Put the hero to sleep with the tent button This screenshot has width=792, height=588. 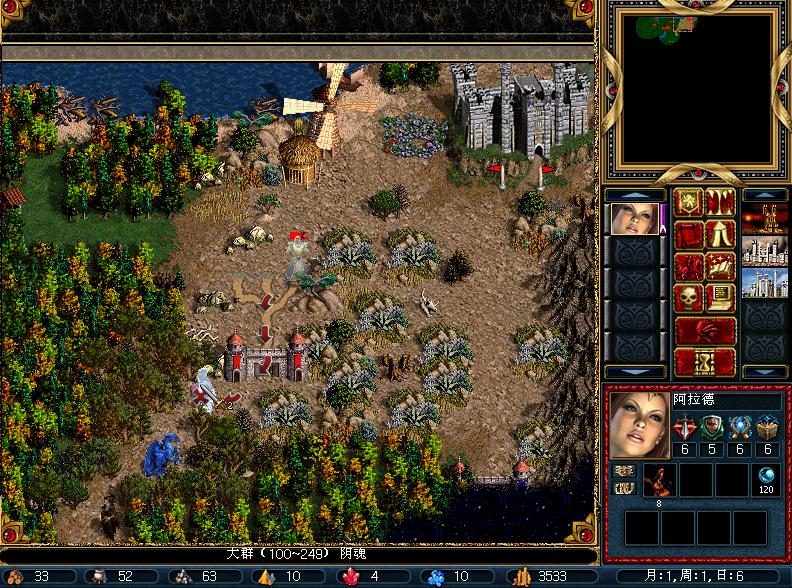pos(720,236)
